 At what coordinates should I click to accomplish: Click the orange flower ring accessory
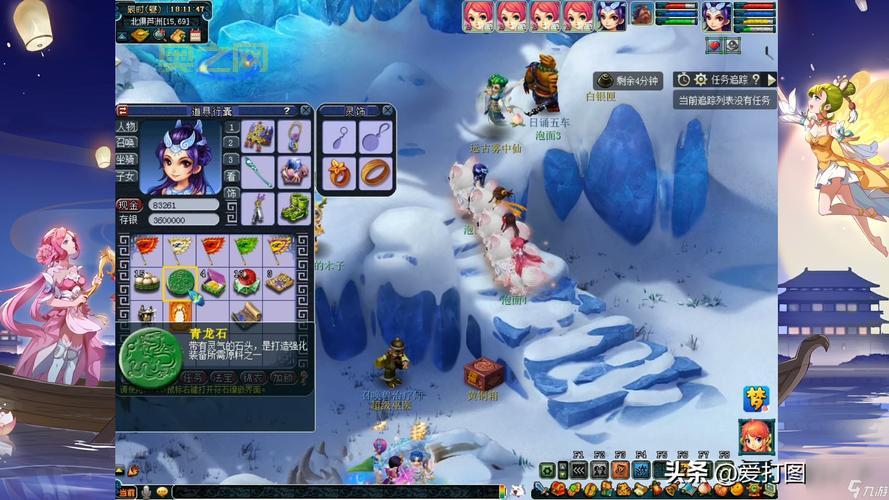coord(341,172)
